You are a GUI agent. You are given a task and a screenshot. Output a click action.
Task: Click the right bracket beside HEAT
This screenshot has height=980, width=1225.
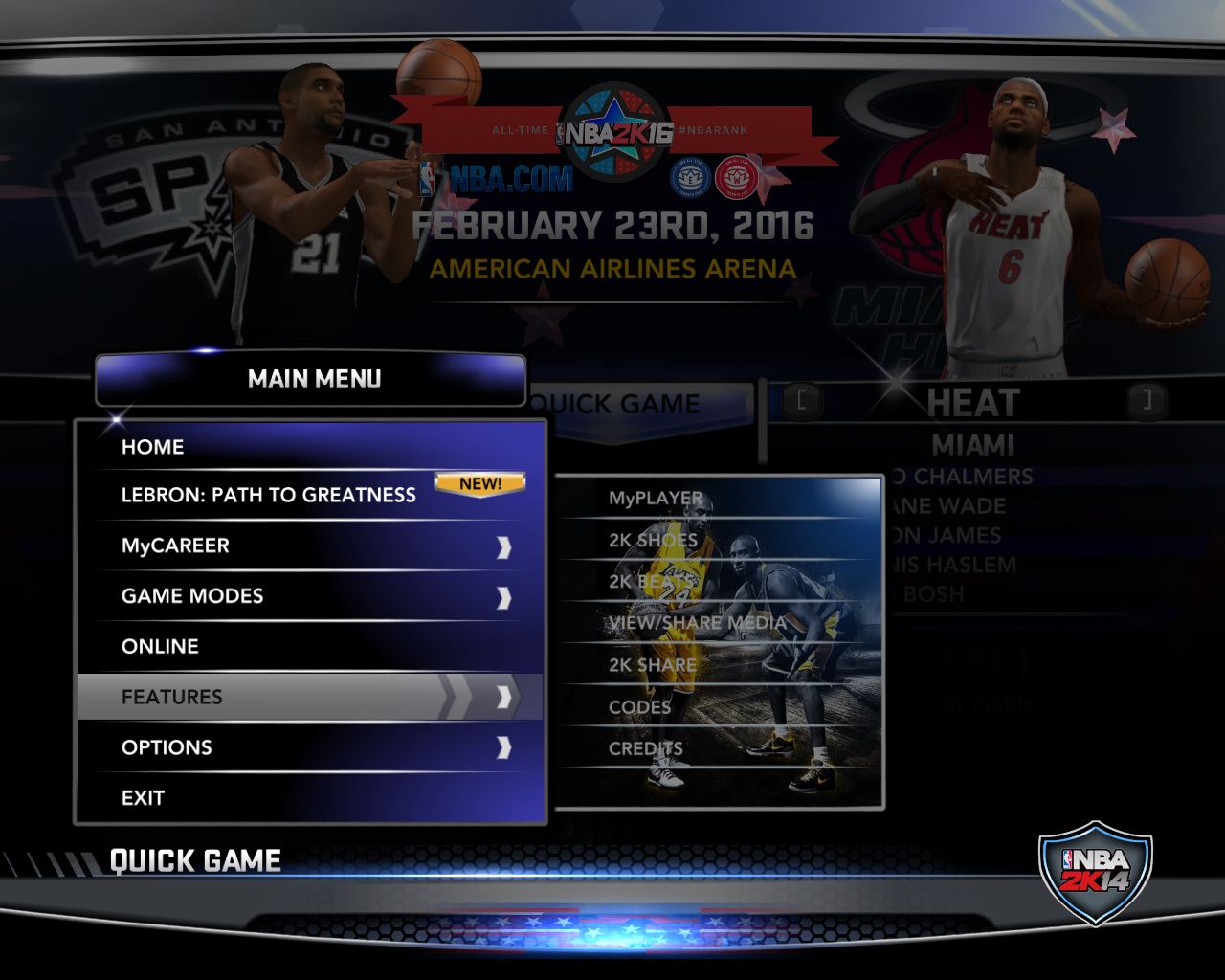point(1144,401)
